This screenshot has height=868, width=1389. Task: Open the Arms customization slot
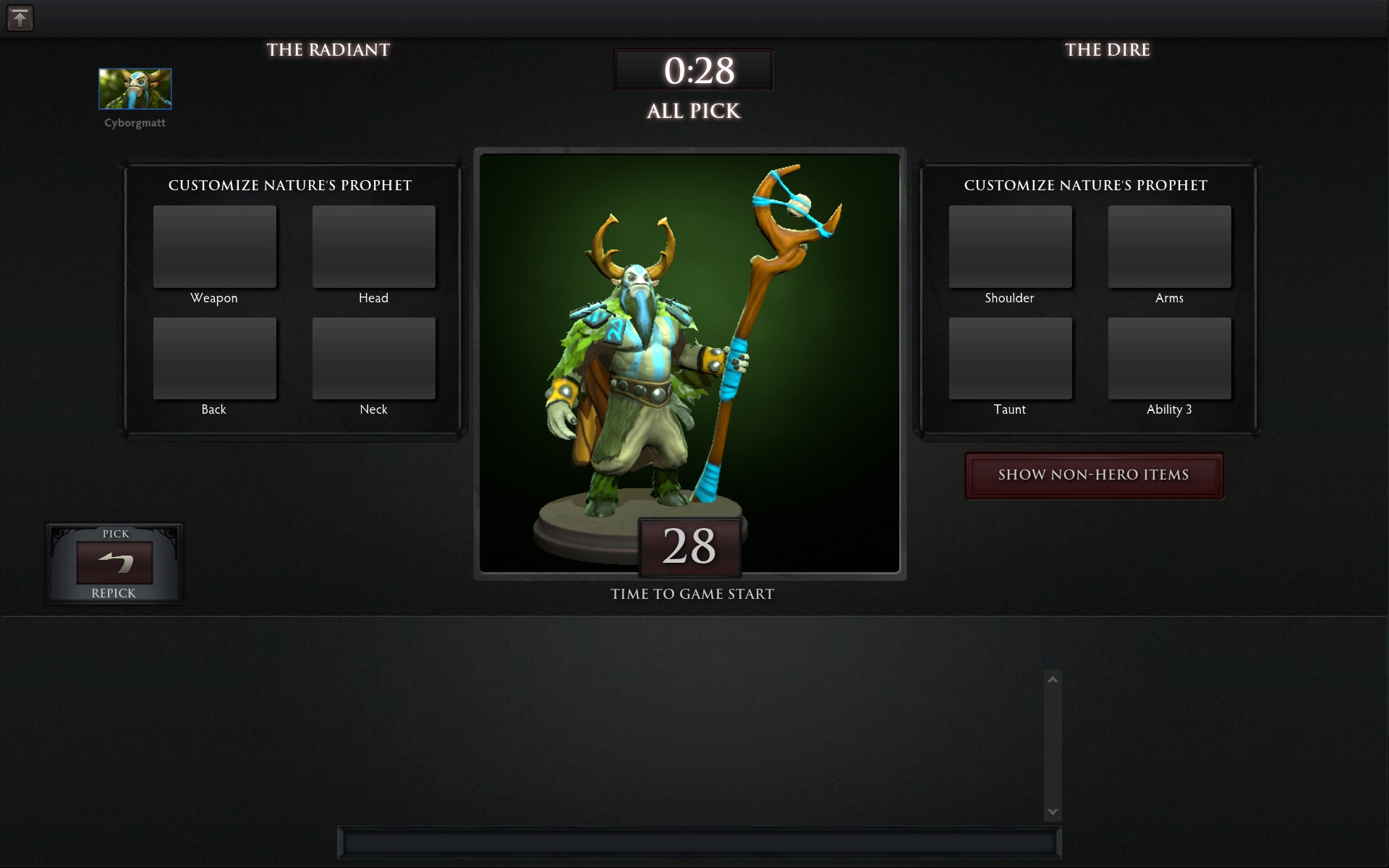coord(1169,247)
